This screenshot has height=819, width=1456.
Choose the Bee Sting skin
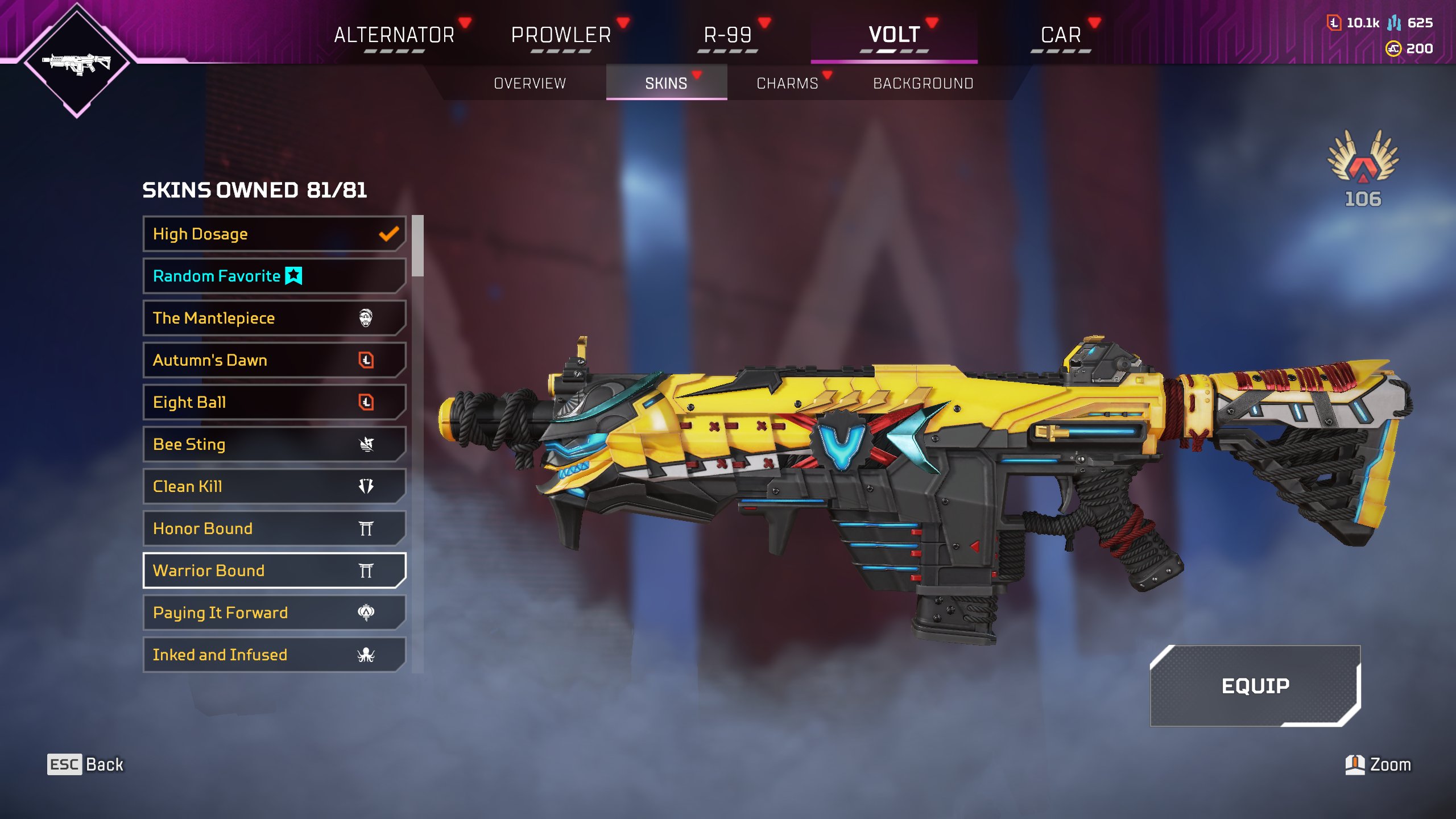pos(274,444)
